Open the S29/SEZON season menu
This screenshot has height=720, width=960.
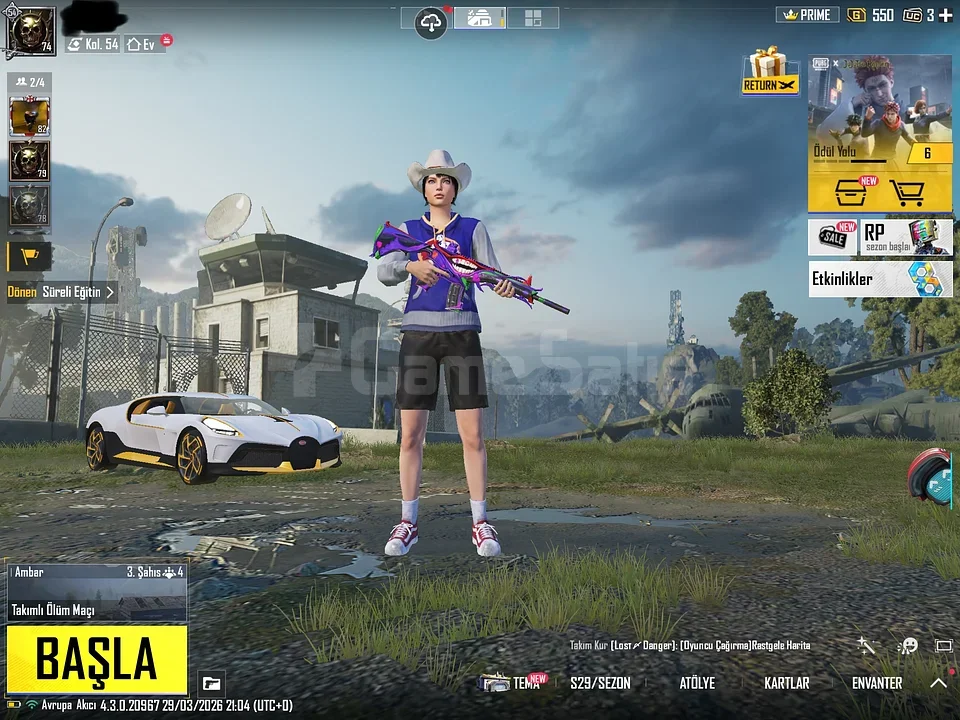click(x=600, y=683)
